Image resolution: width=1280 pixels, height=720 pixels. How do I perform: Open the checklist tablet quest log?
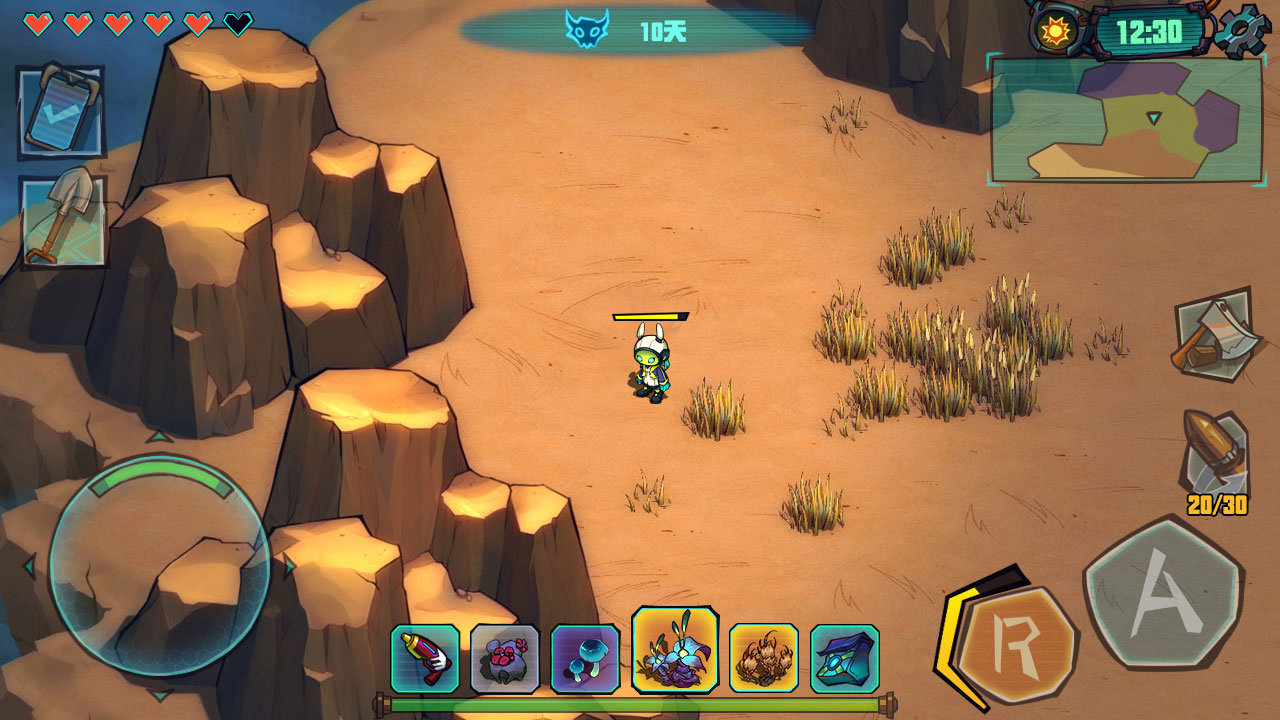coord(61,111)
